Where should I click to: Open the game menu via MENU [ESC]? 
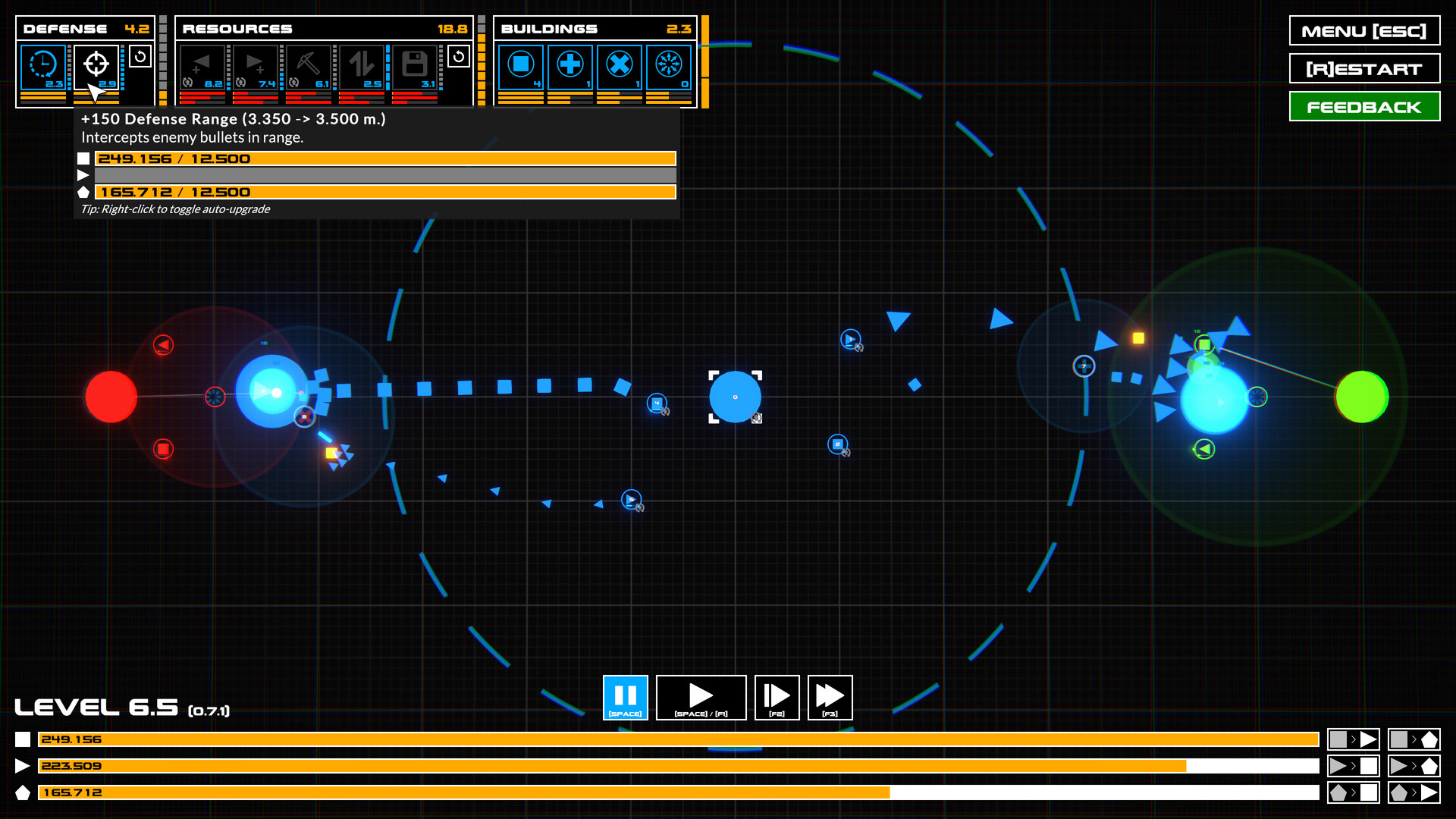[x=1364, y=31]
